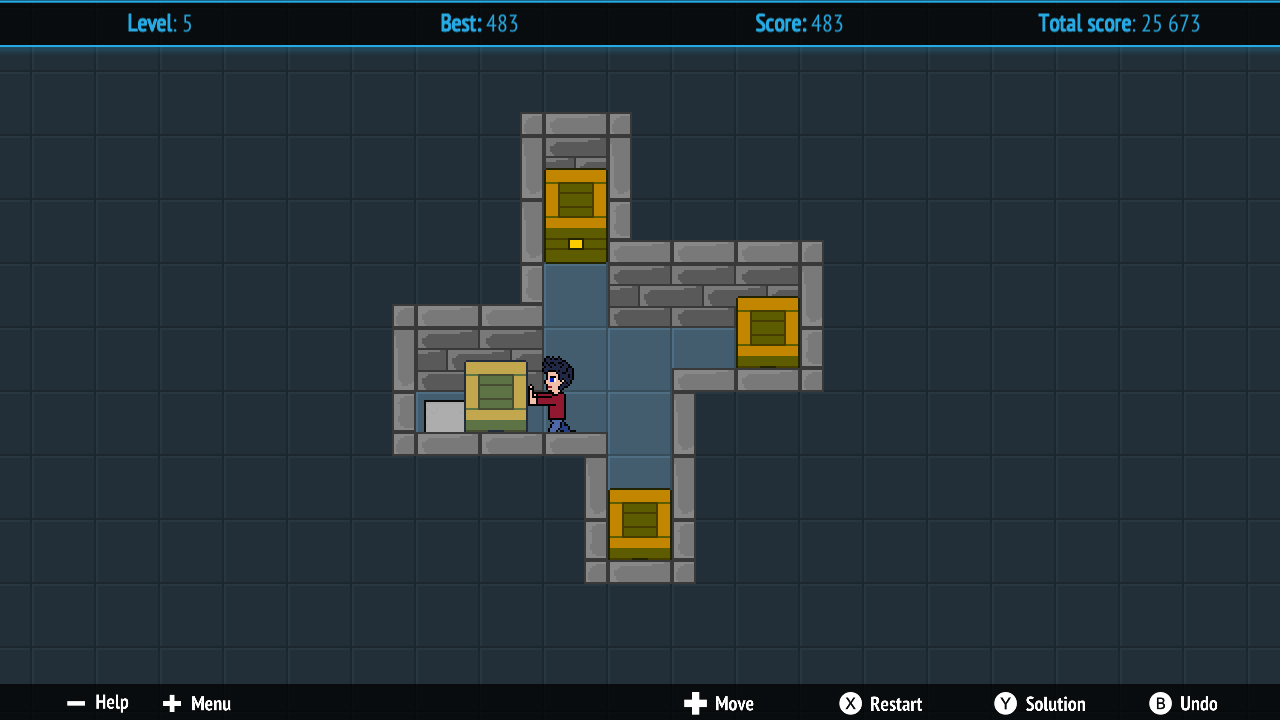This screenshot has height=720, width=1280.
Task: Click the small yellow goal marker tile
Action: (x=575, y=242)
